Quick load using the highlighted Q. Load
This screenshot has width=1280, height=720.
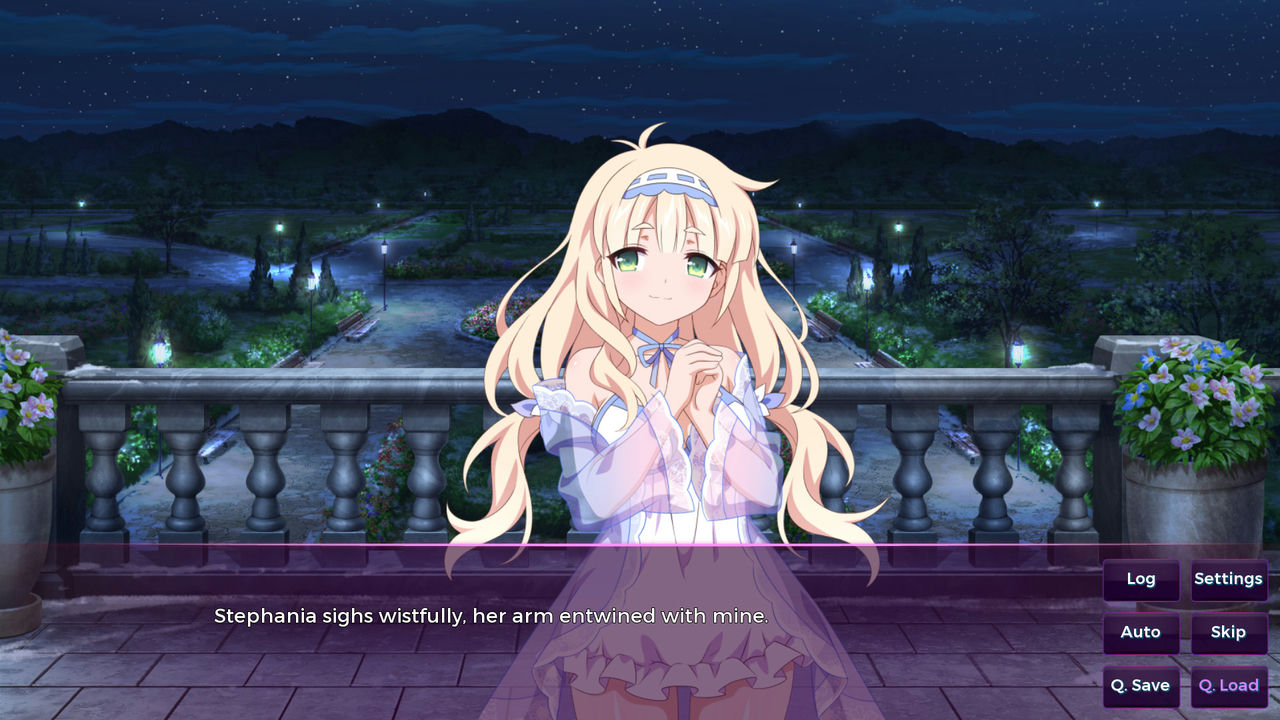coord(1228,686)
